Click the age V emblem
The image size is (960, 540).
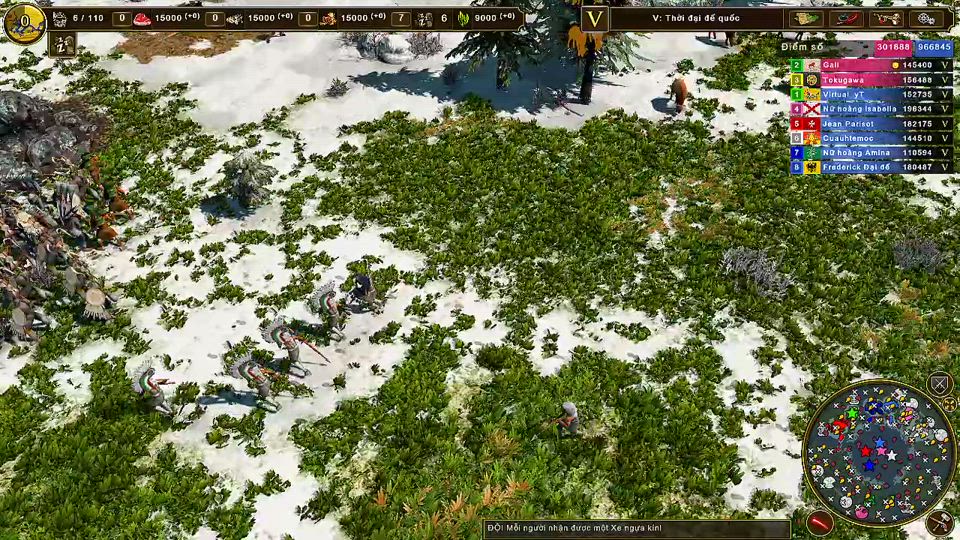[595, 19]
